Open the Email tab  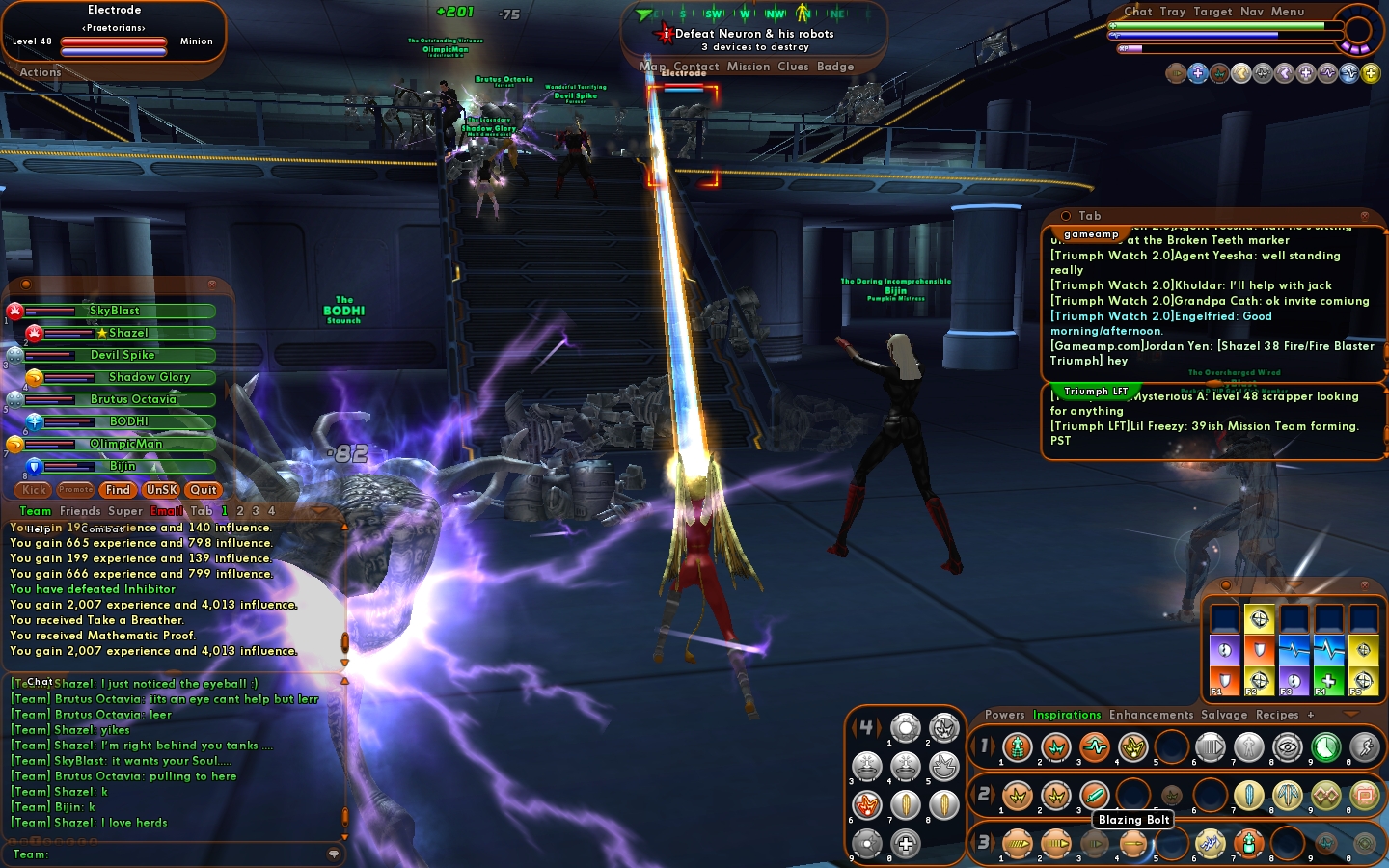point(166,511)
